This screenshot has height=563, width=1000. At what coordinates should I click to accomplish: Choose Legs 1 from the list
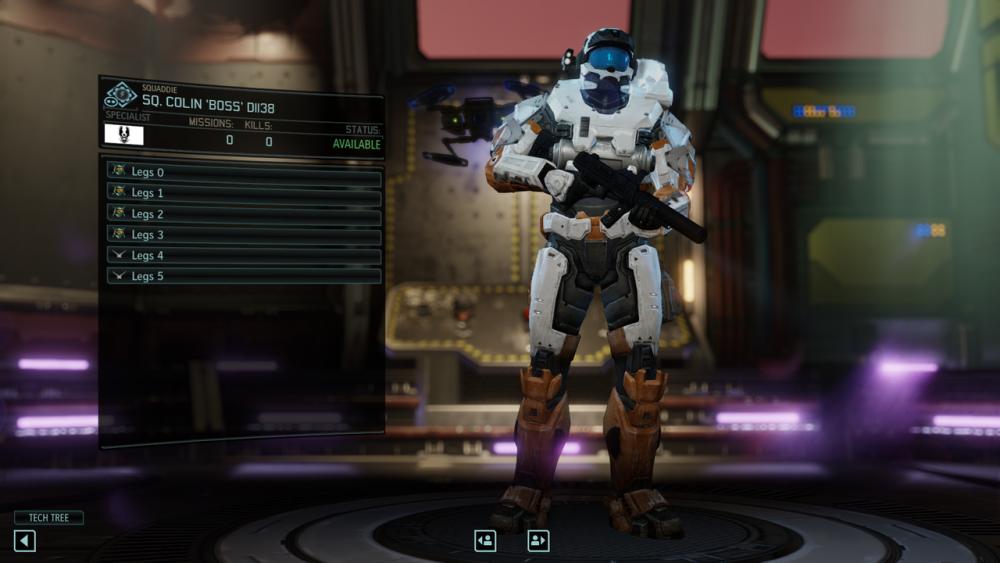point(244,193)
